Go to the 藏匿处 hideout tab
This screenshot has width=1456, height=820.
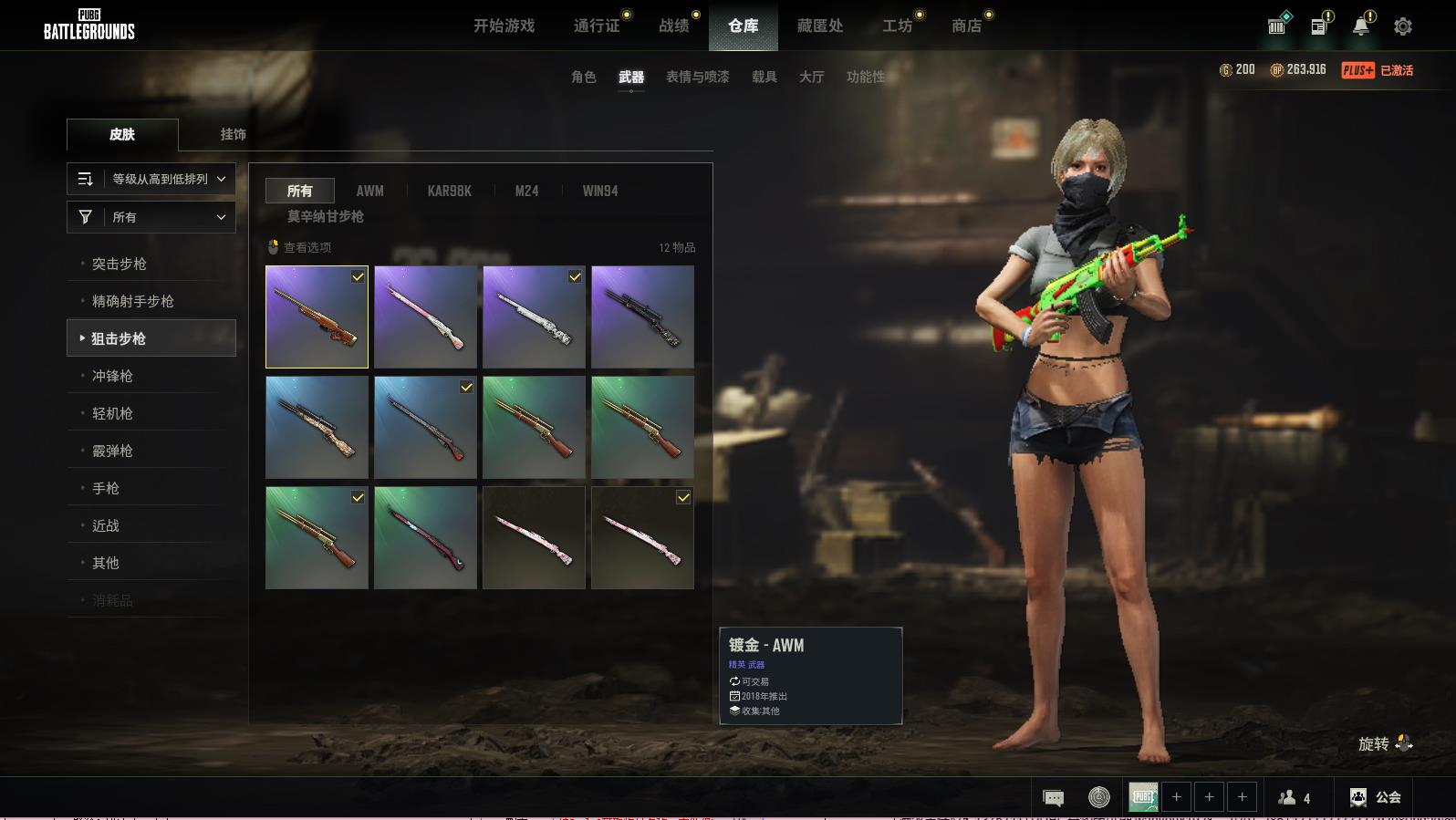819,26
